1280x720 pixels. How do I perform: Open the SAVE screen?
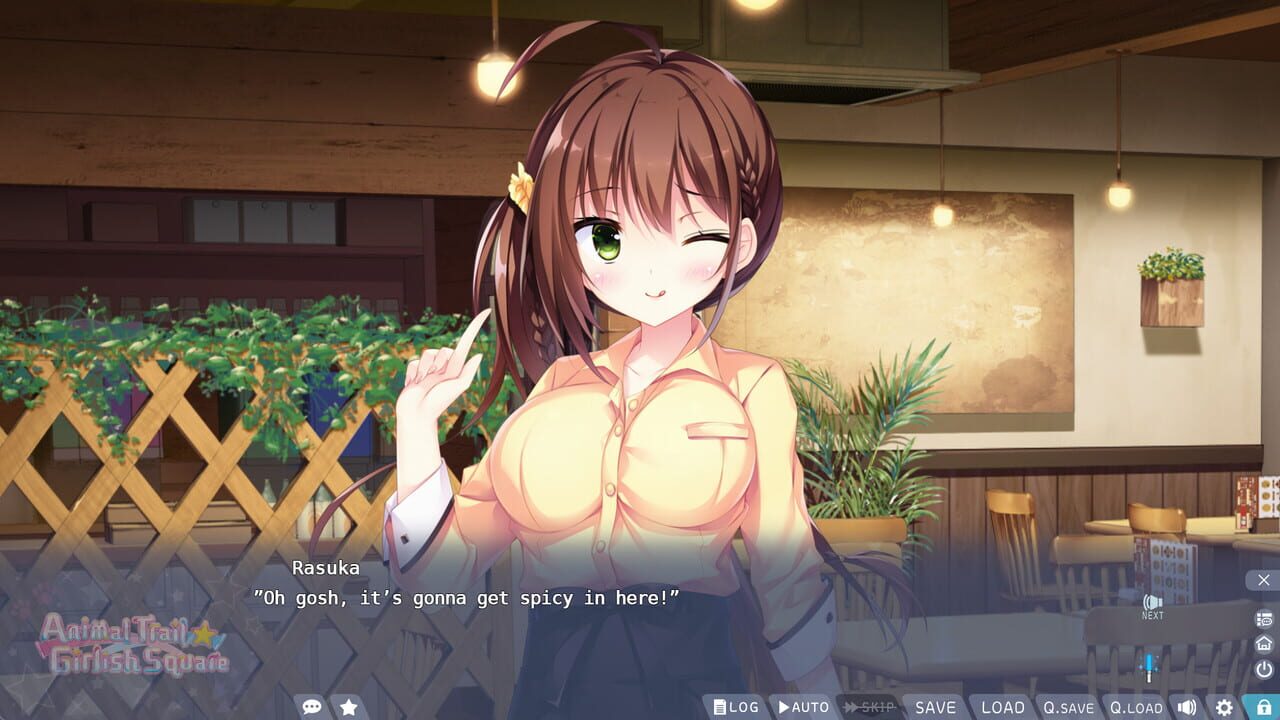(x=934, y=707)
